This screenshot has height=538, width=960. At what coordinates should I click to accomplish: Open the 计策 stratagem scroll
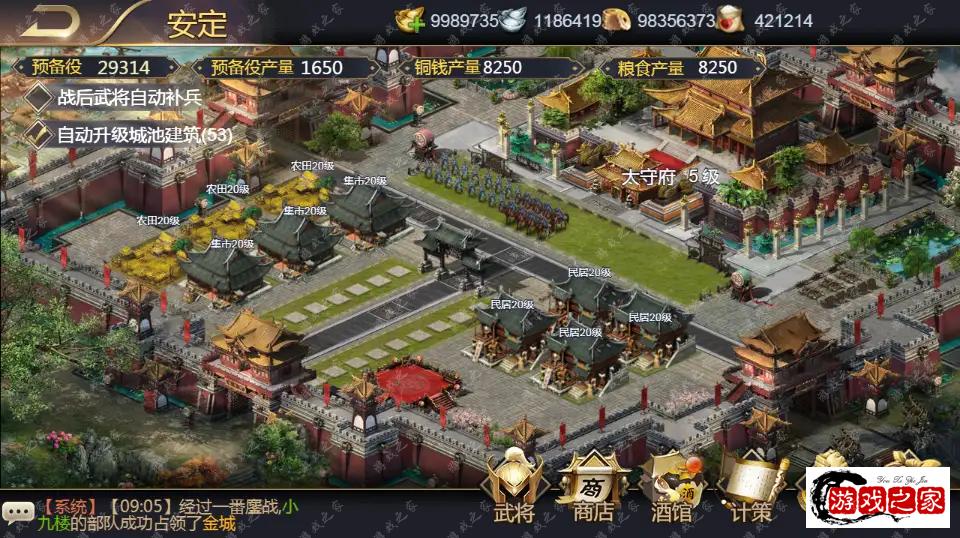coord(750,490)
